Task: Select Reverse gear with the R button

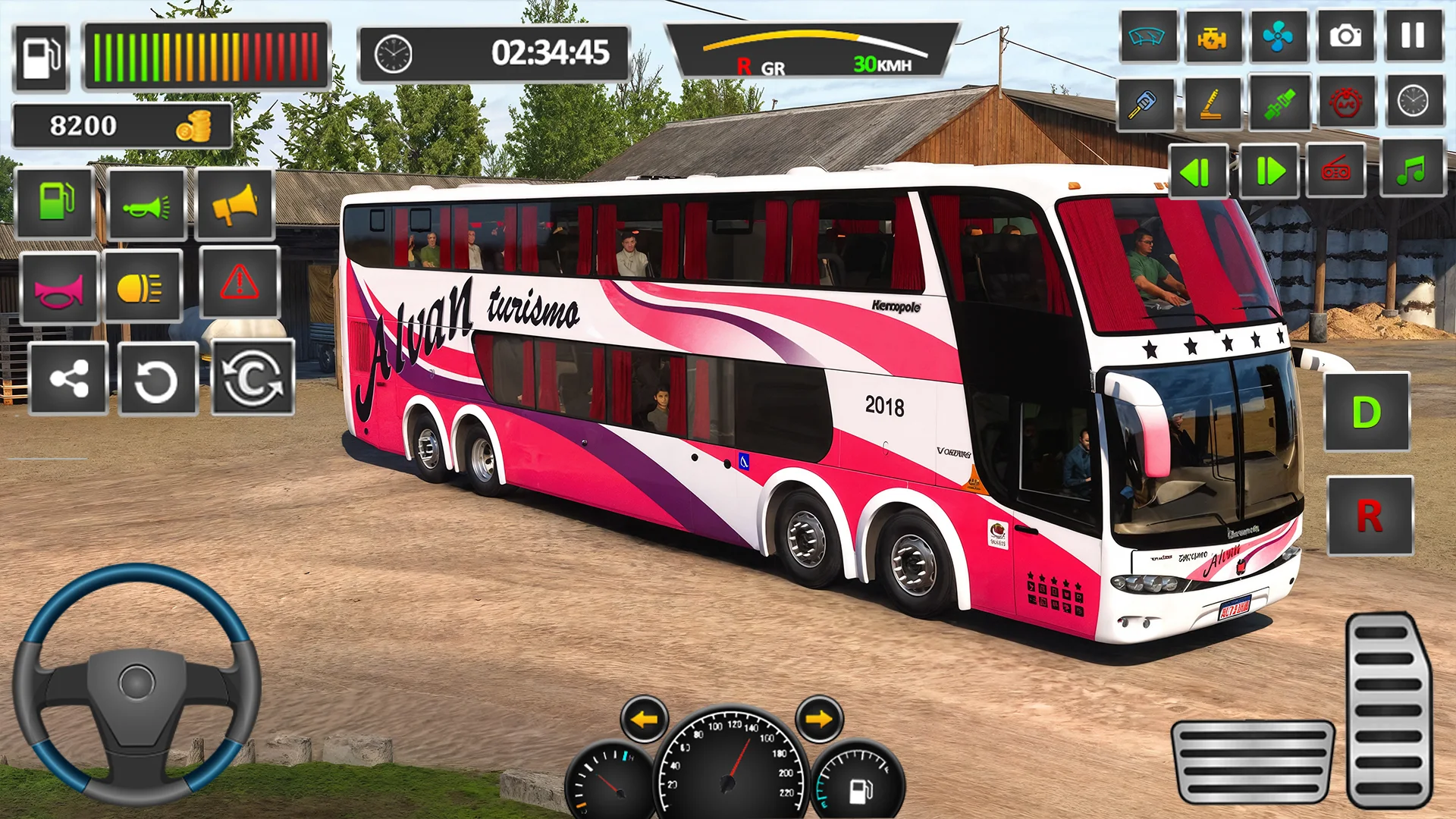Action: [1370, 516]
